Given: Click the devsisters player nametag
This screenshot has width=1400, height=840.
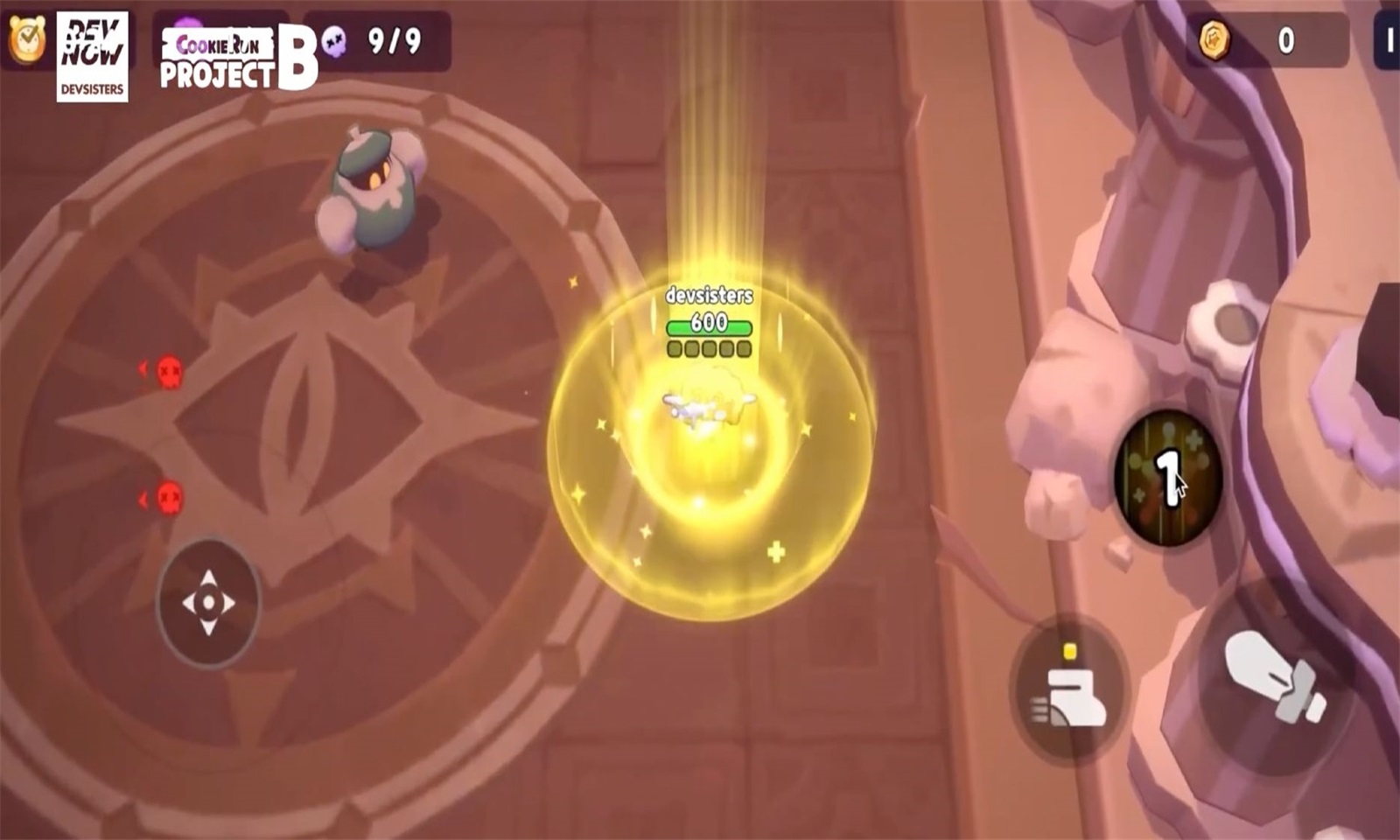Looking at the screenshot, I should pos(707,297).
